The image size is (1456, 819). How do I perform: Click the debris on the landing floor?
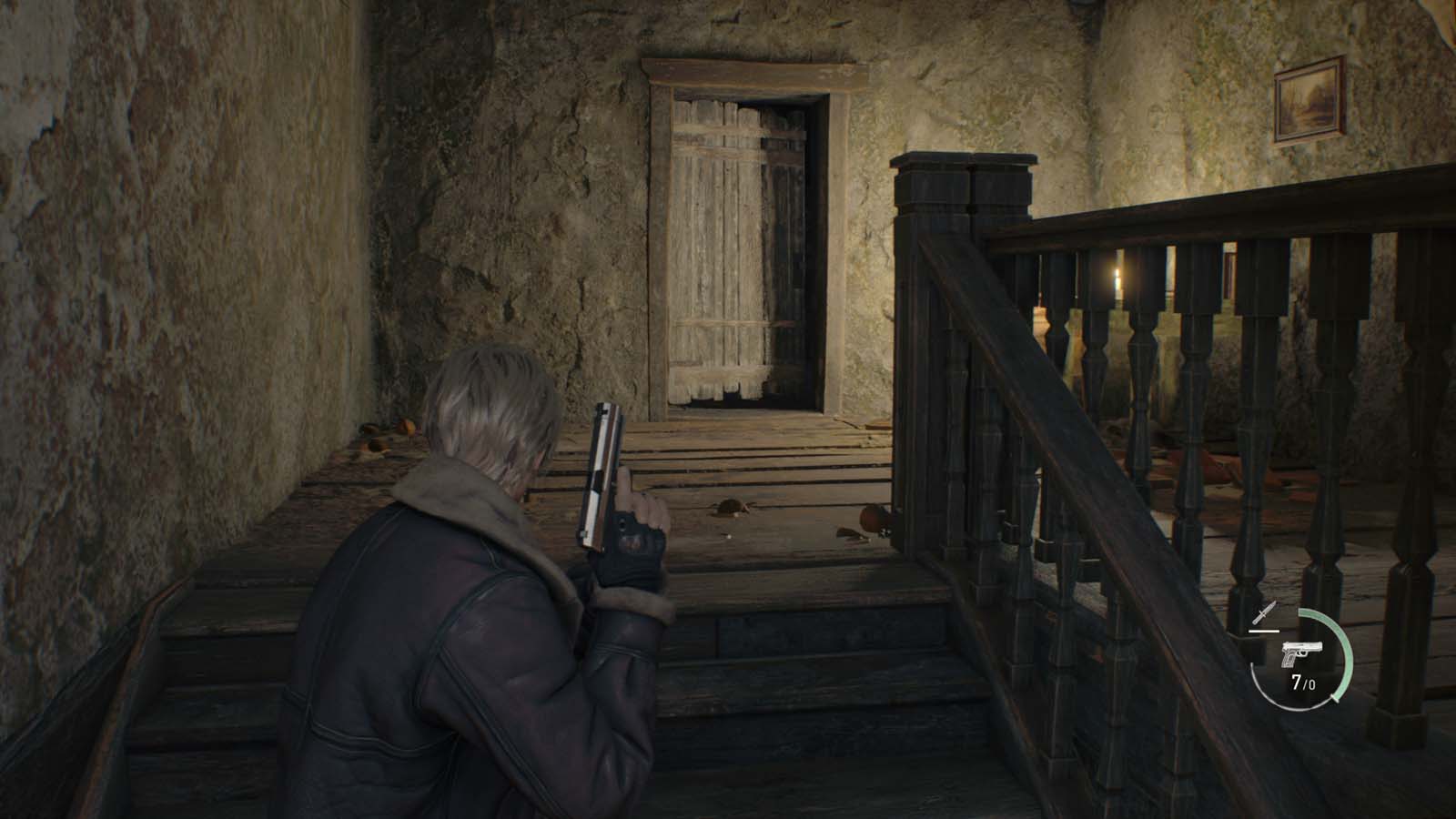(728, 510)
